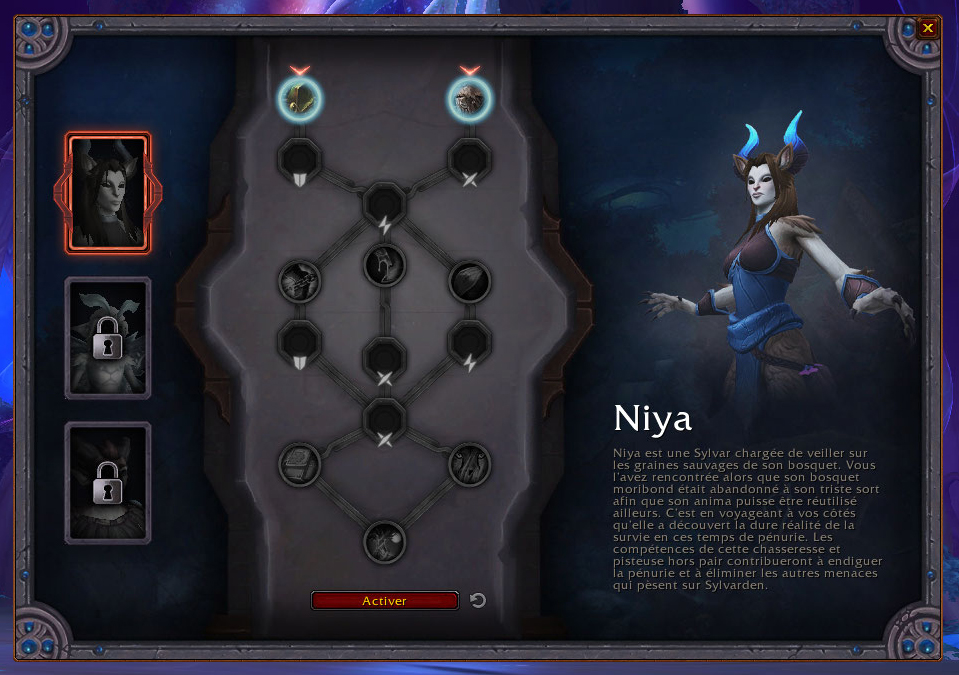Select the glowing green-hooded trait node
Viewport: 959px width, 675px height.
(x=300, y=97)
